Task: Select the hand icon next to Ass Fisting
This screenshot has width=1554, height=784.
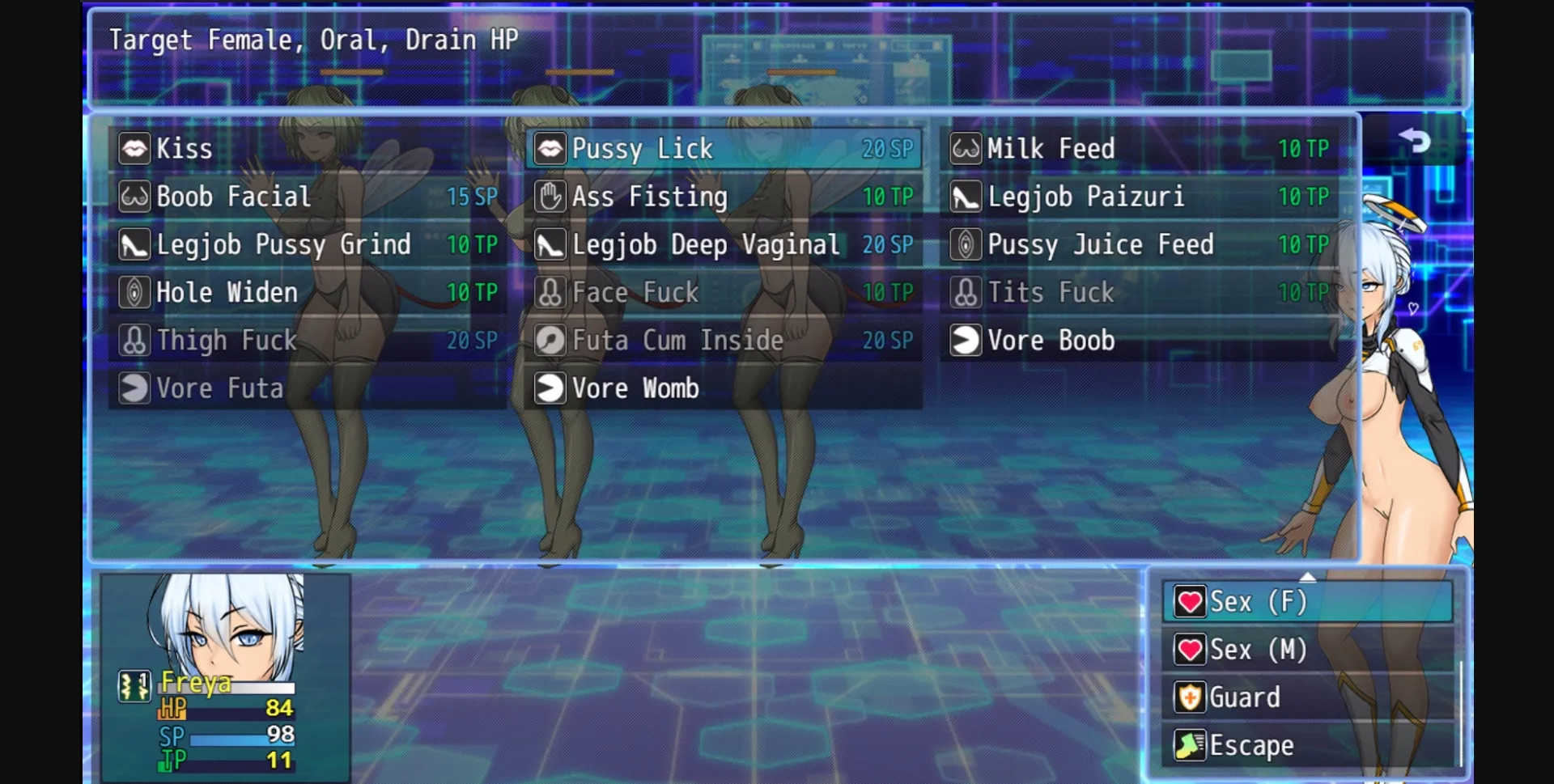Action: coord(550,197)
